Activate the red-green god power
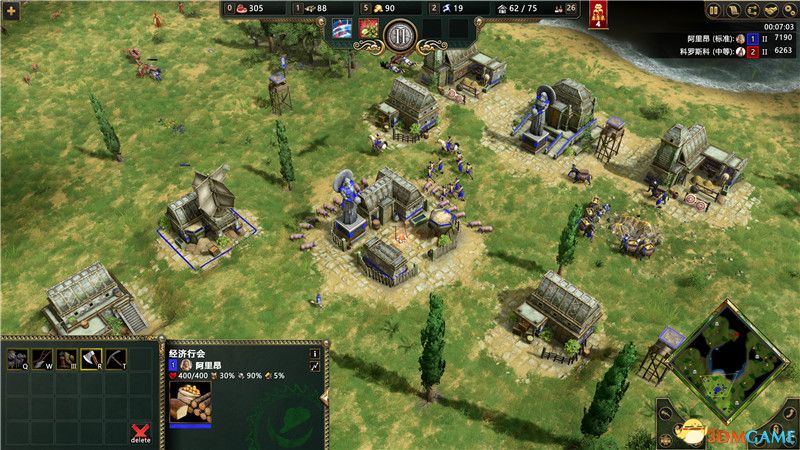The height and width of the screenshot is (450, 800). (368, 29)
